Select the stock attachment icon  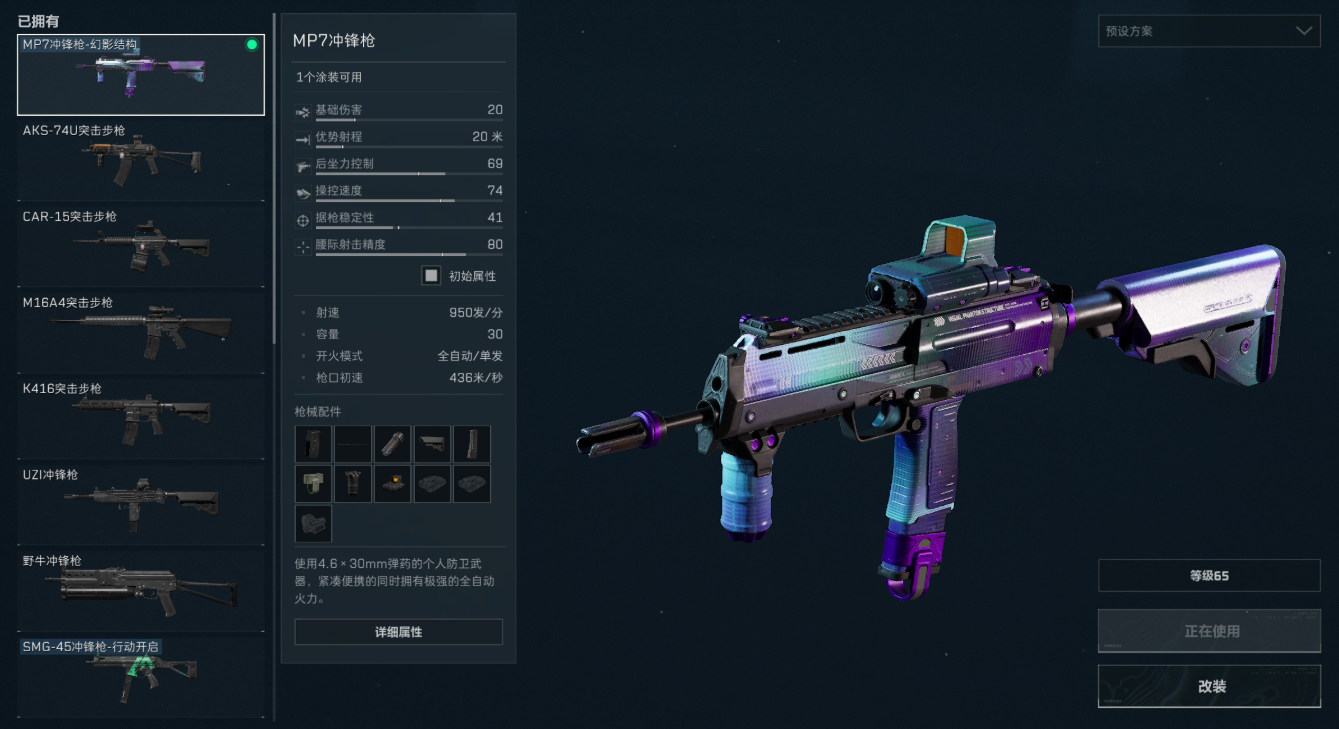pyautogui.click(x=432, y=443)
